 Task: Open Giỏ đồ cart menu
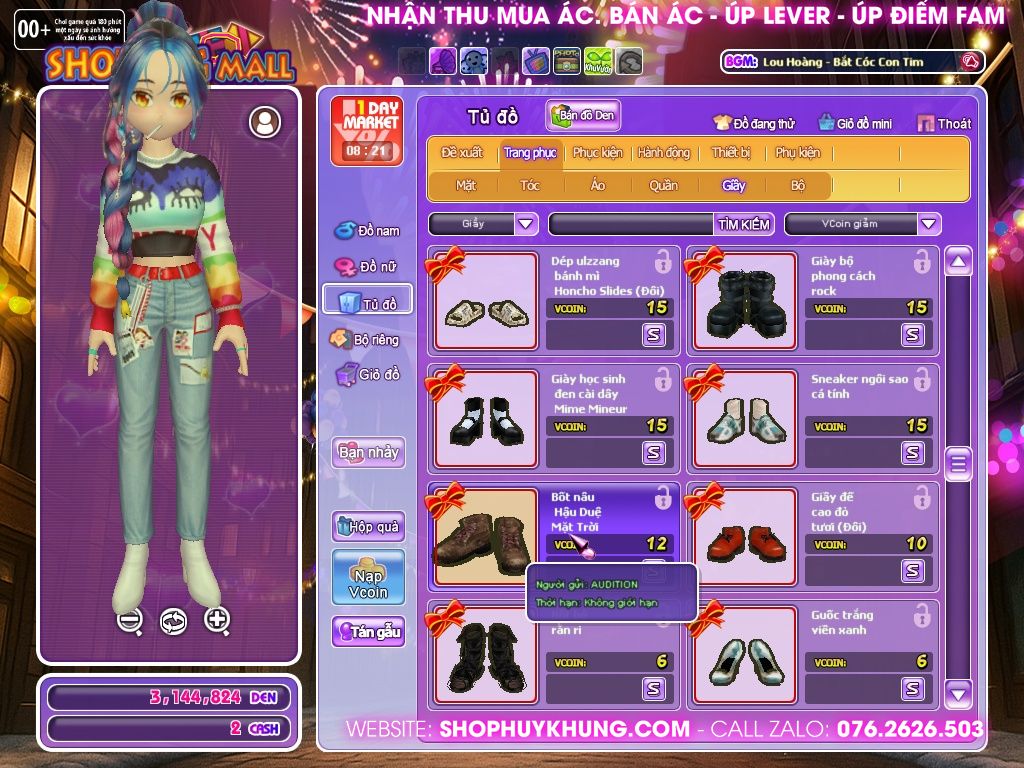[x=367, y=375]
